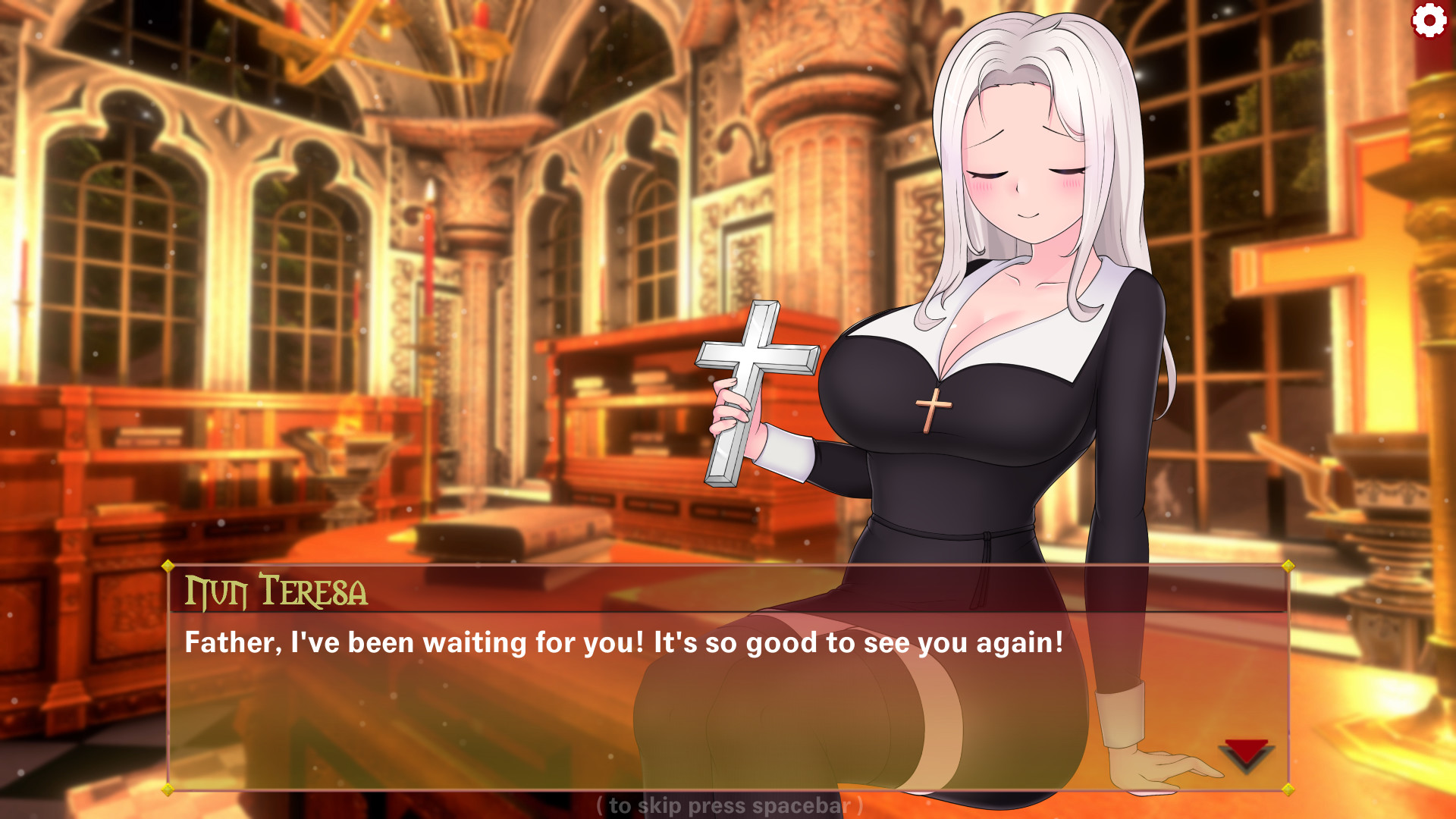This screenshot has width=1456, height=819.
Task: Click the cross pendant on Teresa's habit
Action: [934, 406]
